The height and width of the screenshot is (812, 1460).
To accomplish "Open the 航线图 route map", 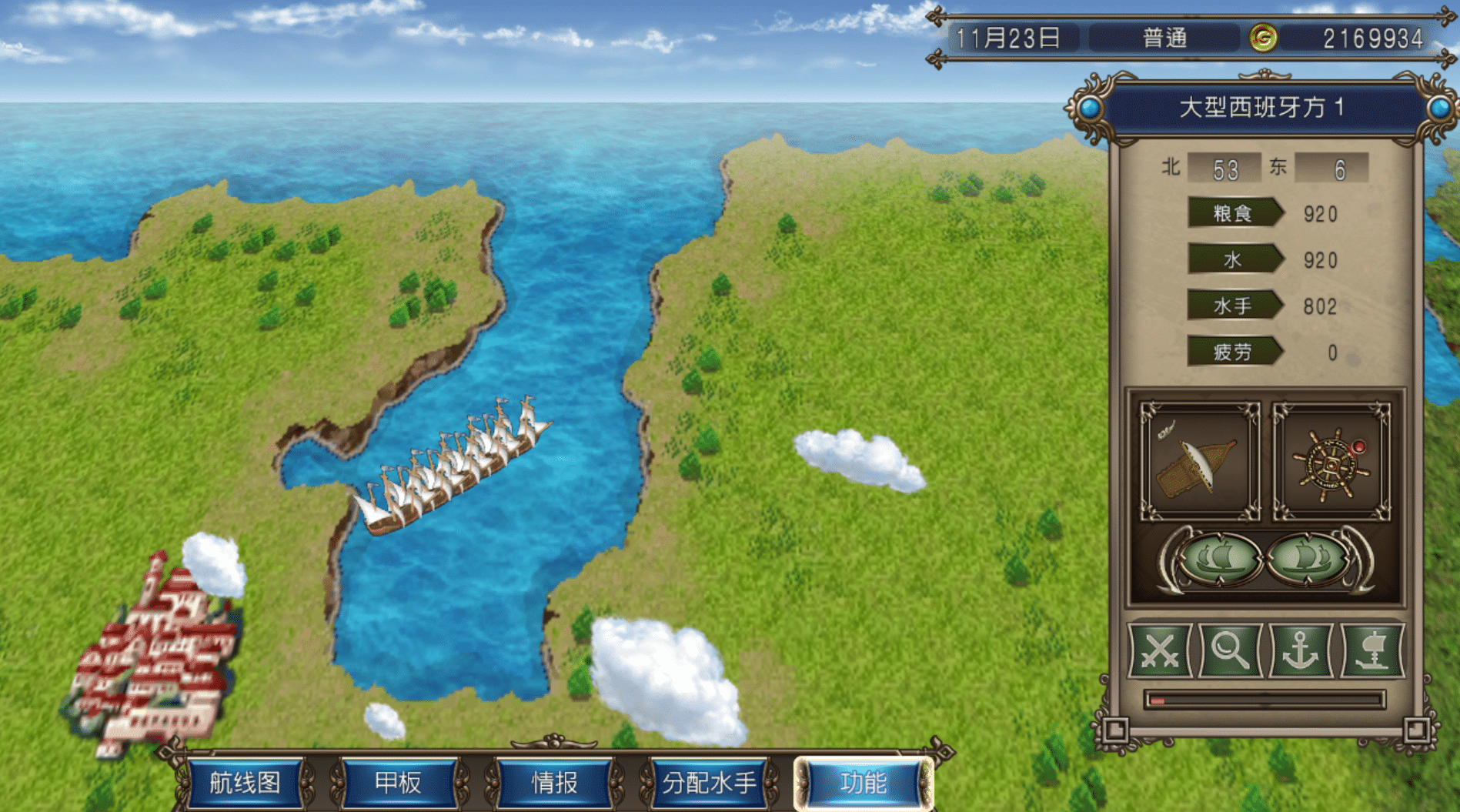I will click(x=245, y=783).
